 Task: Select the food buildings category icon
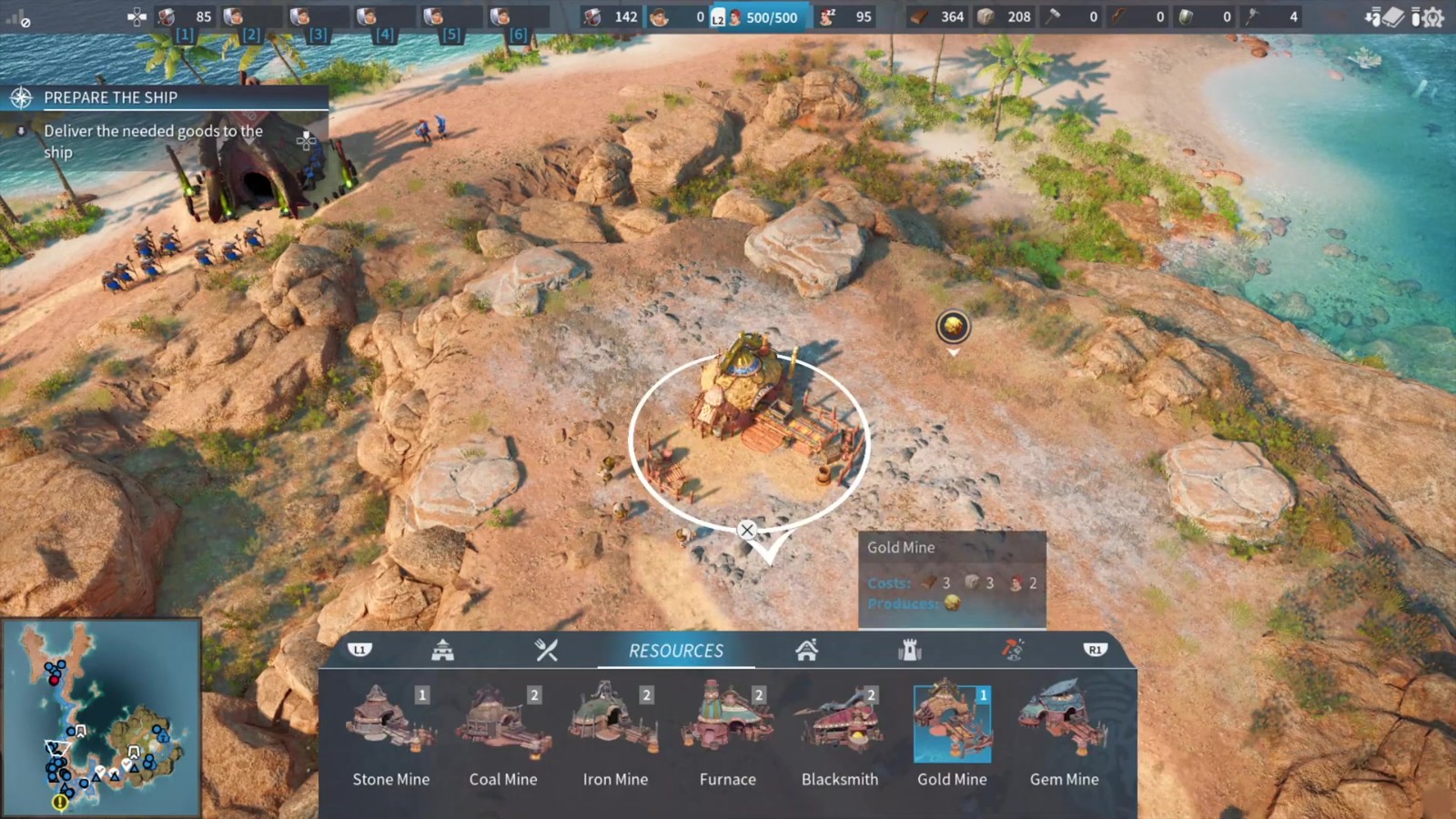tap(547, 650)
